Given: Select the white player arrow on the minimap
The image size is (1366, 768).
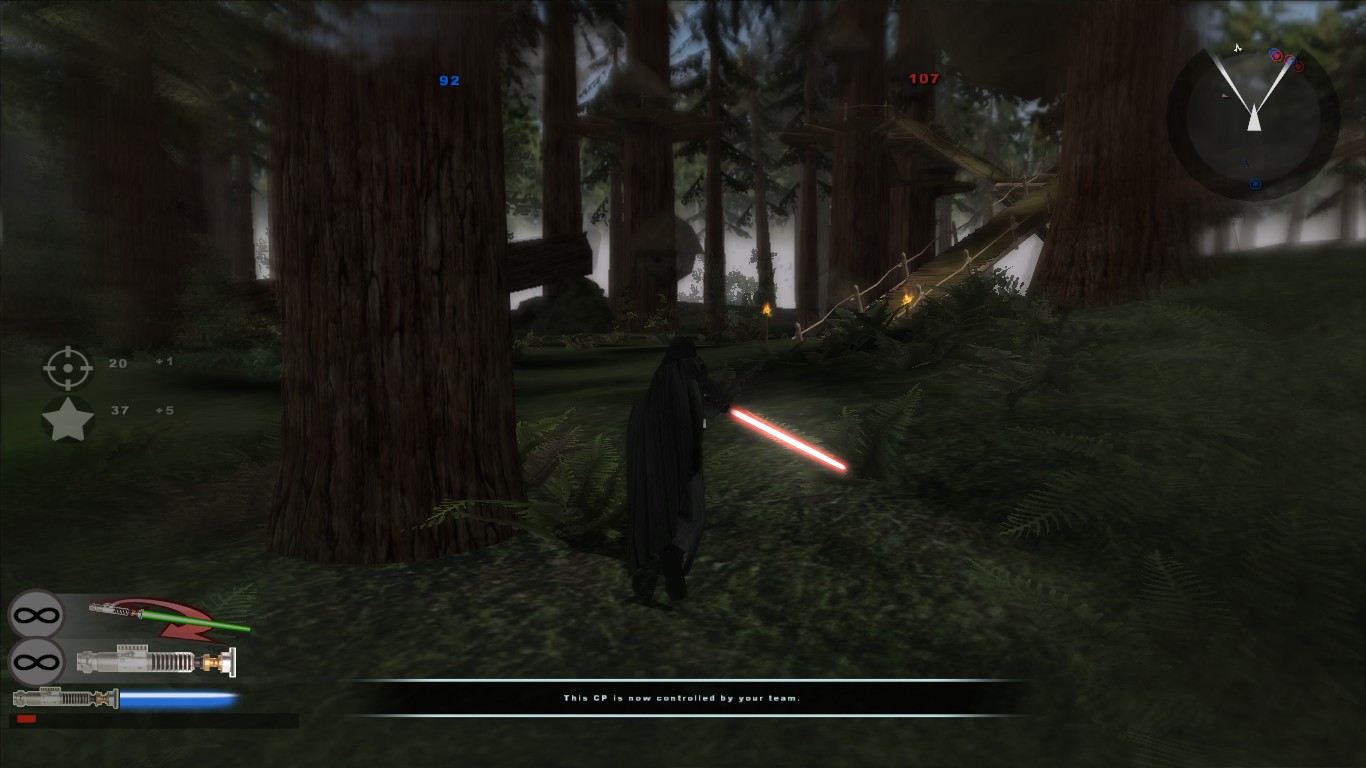Looking at the screenshot, I should pos(1254,118).
